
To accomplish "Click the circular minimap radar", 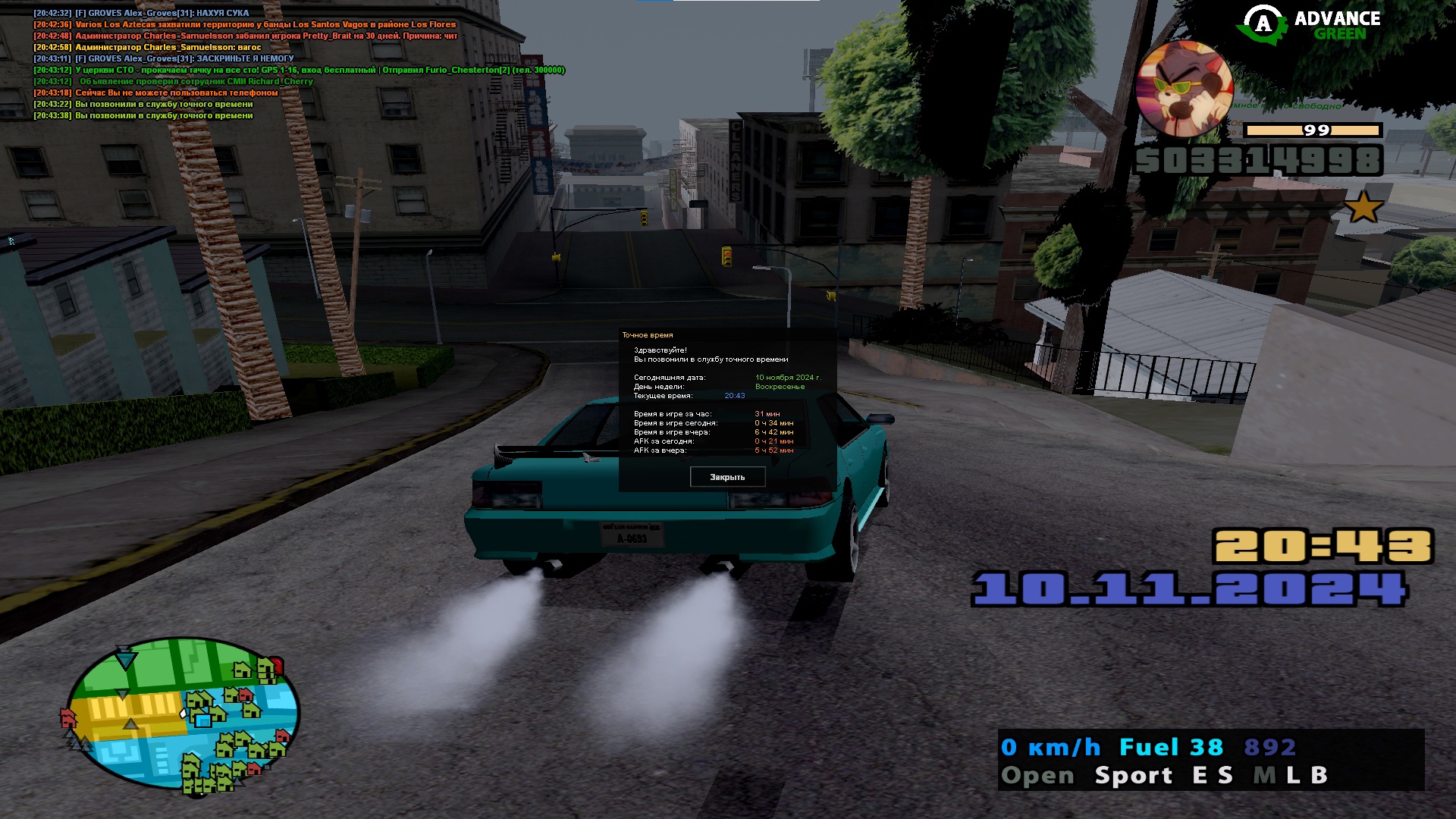I will [x=184, y=714].
